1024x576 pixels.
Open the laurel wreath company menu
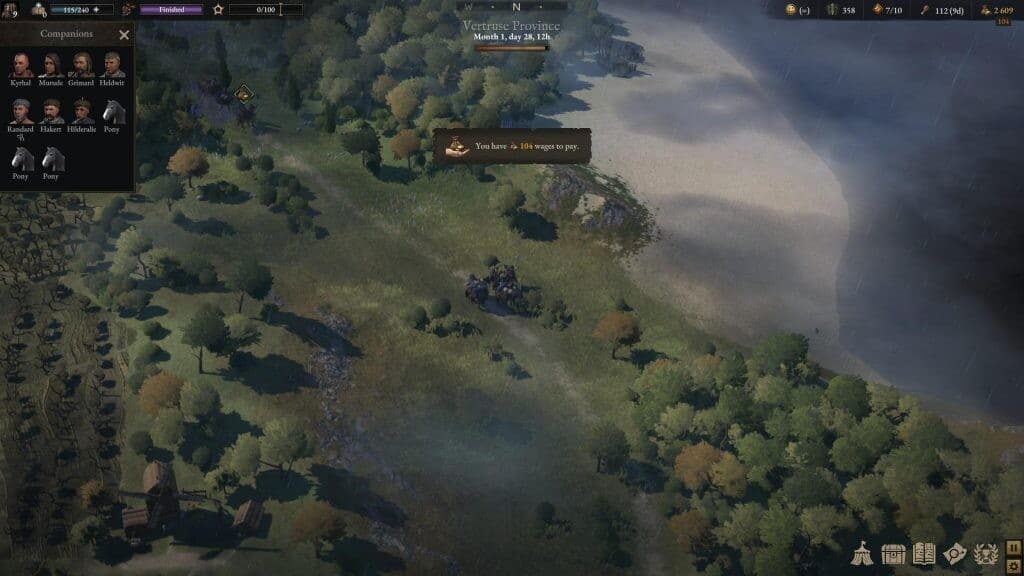click(985, 553)
